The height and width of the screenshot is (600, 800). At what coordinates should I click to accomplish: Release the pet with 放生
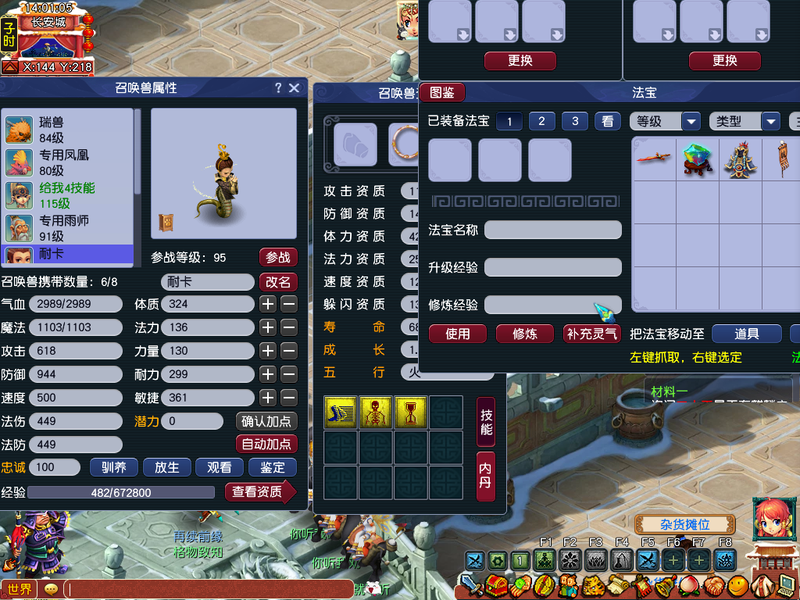[x=166, y=467]
